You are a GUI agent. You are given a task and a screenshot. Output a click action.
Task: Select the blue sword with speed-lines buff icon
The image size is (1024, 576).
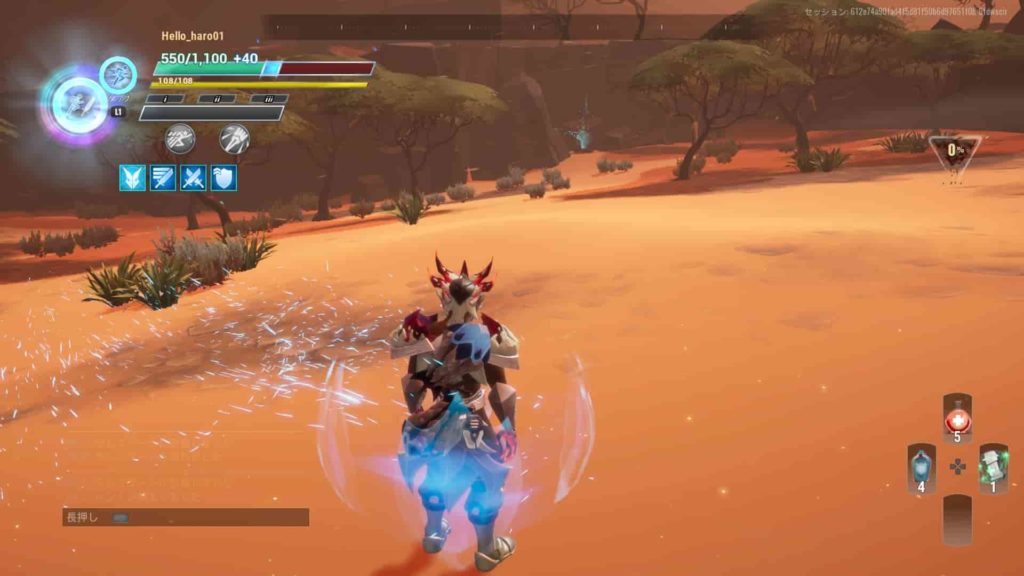163,178
